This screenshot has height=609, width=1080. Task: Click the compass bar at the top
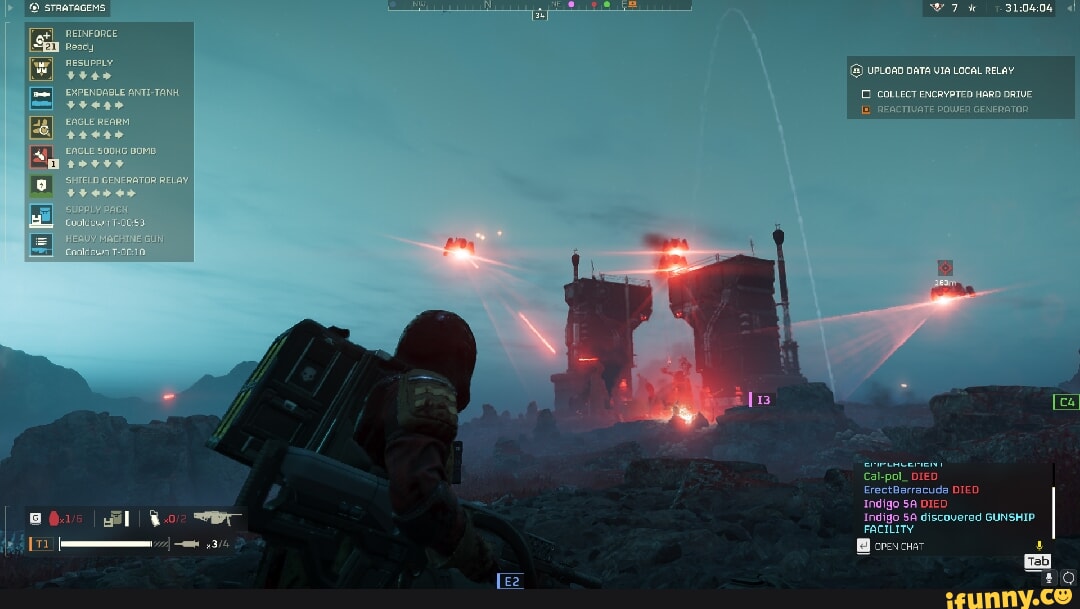(x=540, y=6)
